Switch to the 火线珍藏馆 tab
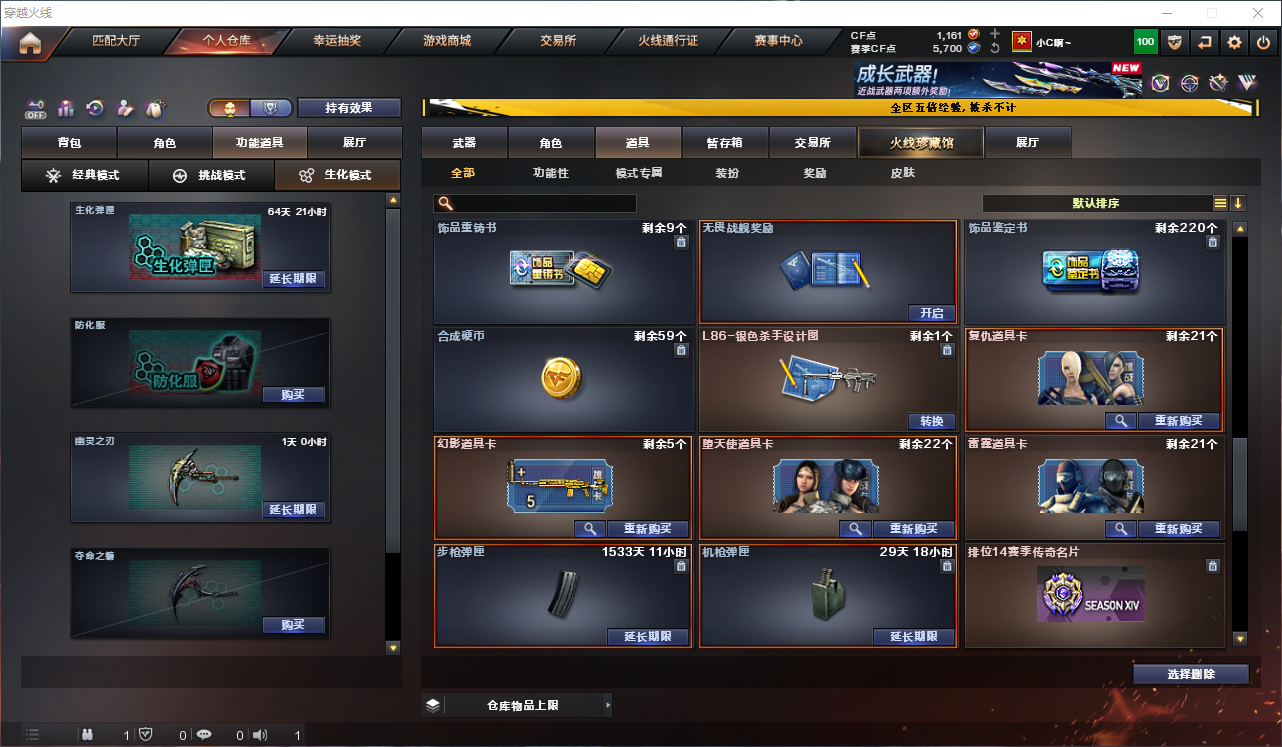 pos(920,142)
